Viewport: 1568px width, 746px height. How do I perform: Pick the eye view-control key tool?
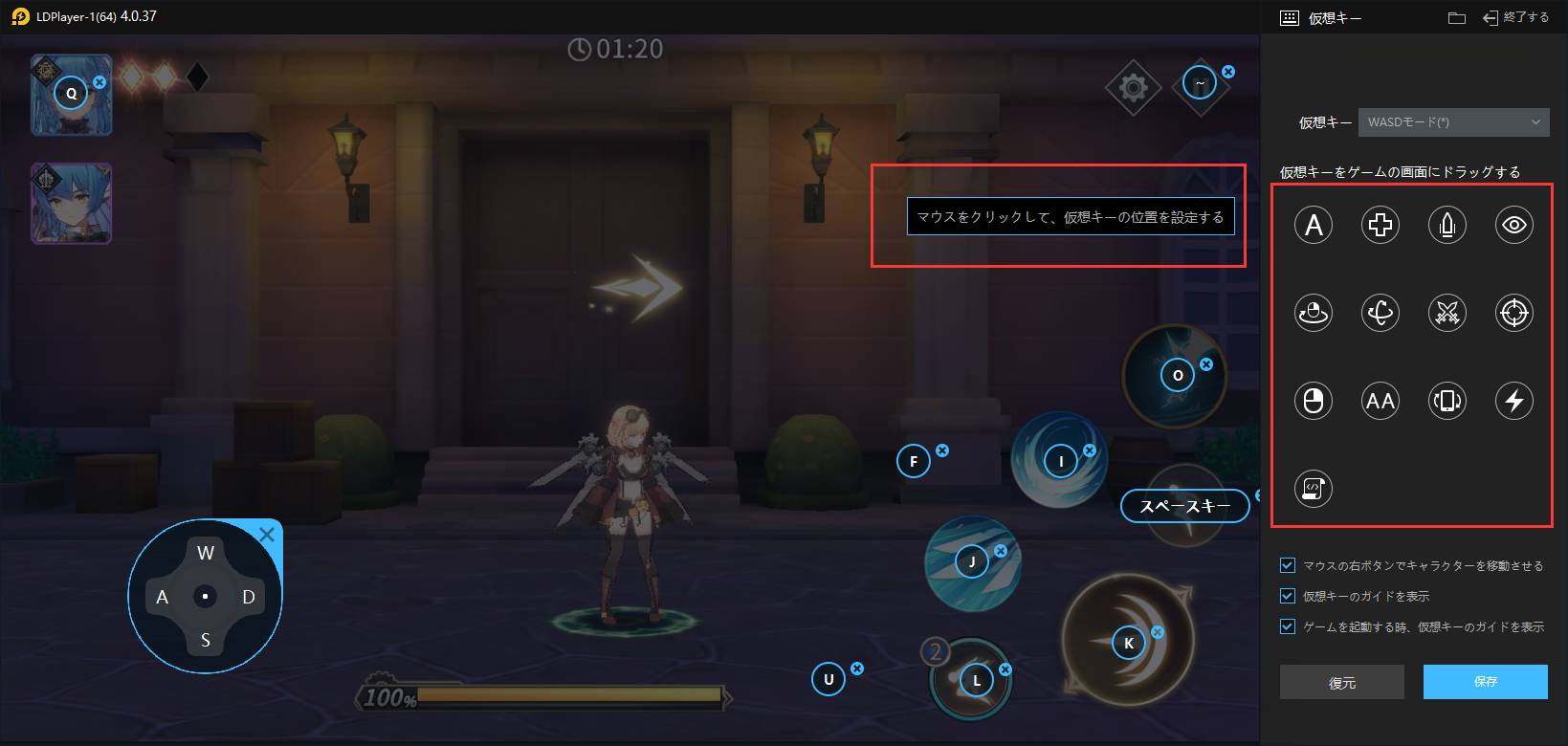(x=1513, y=225)
